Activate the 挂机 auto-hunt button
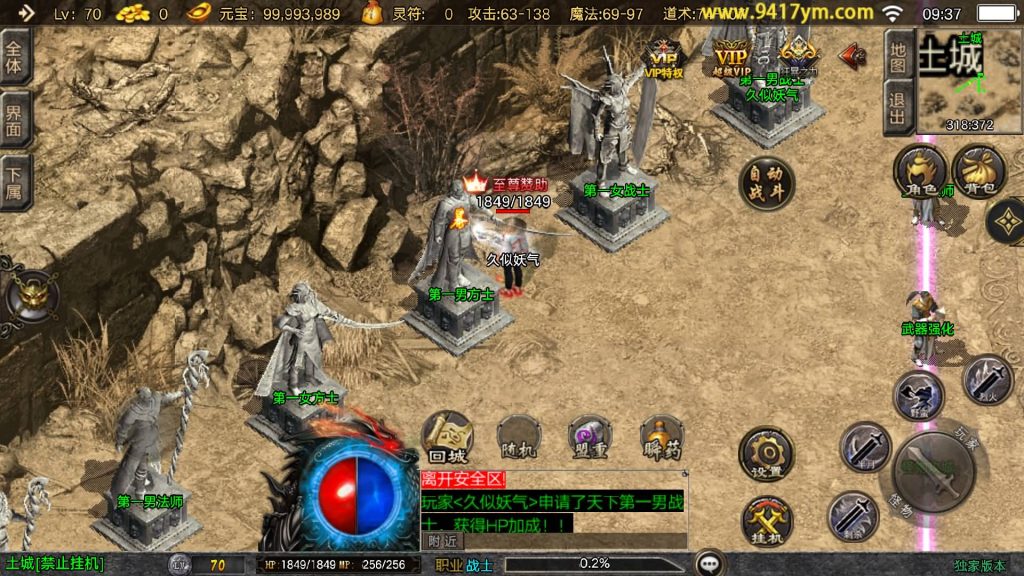The height and width of the screenshot is (576, 1024). [766, 521]
